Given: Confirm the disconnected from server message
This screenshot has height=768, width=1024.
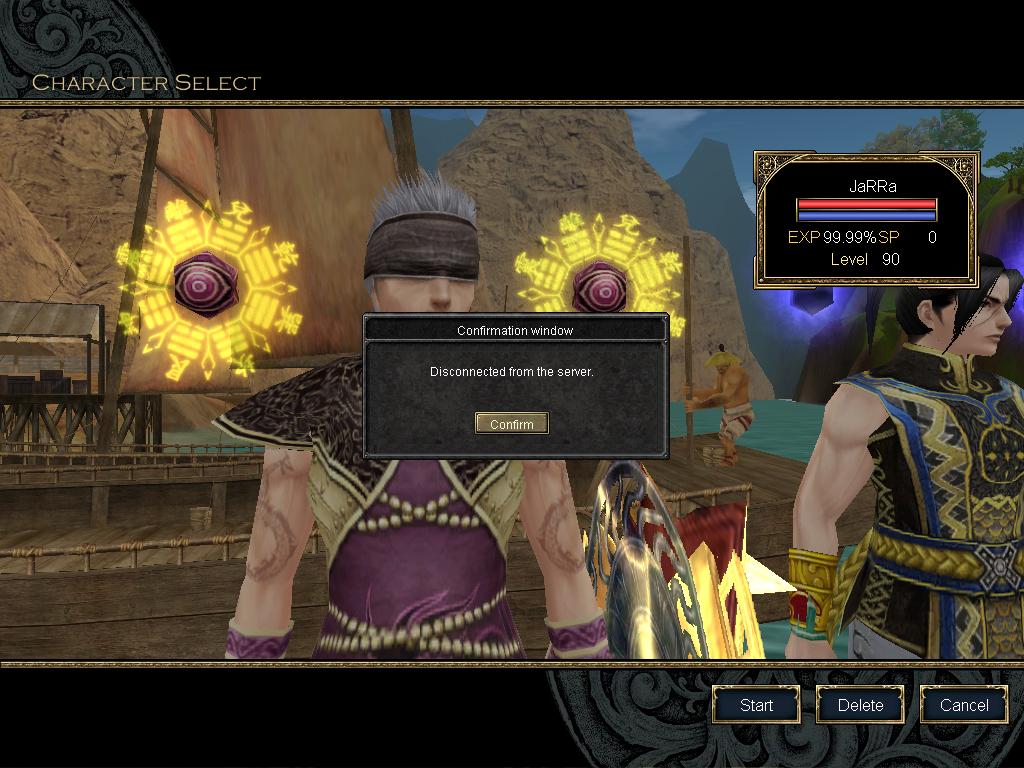Looking at the screenshot, I should pos(511,424).
